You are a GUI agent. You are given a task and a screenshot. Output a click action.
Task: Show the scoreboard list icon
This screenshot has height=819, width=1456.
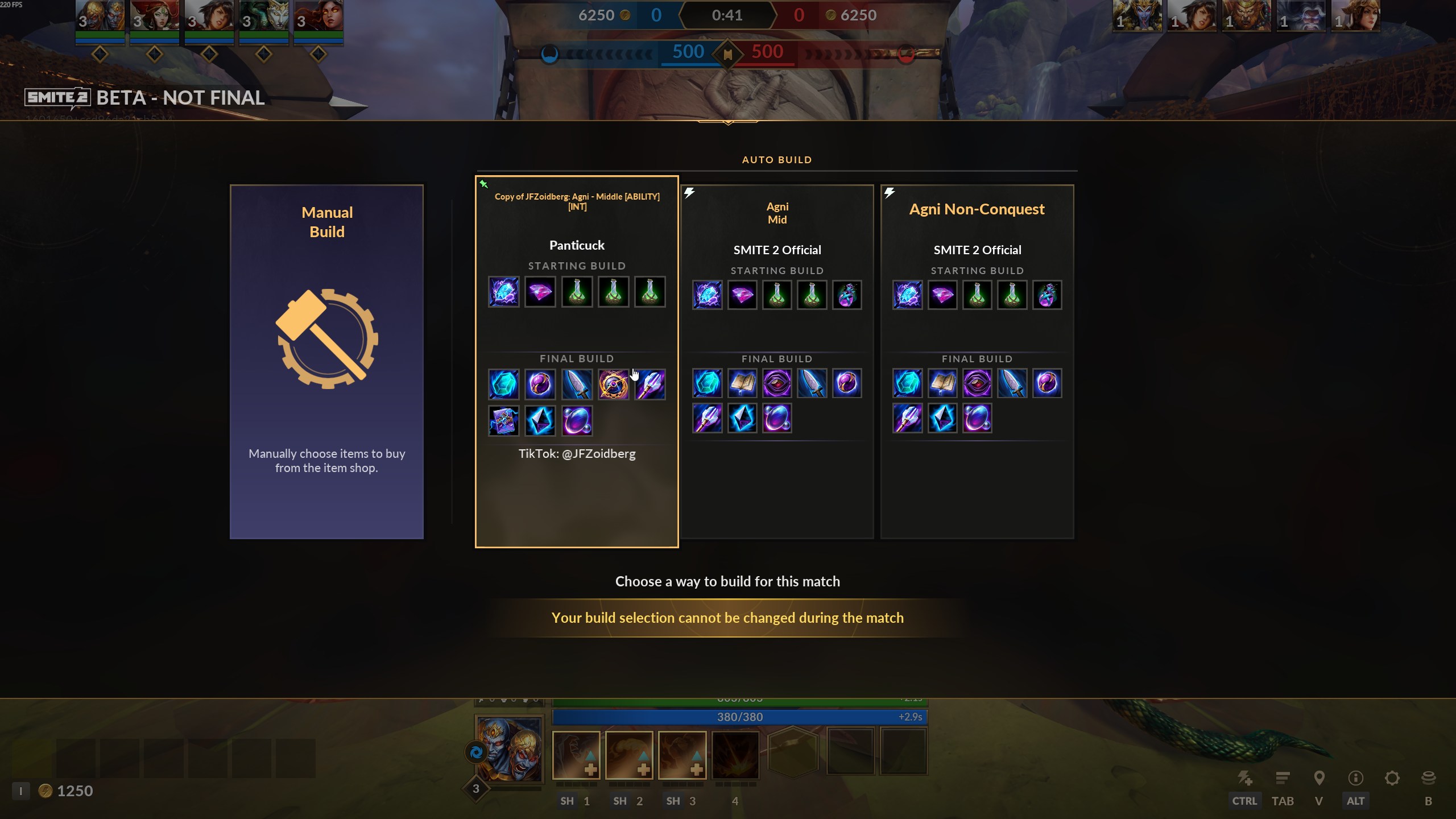tap(1283, 778)
